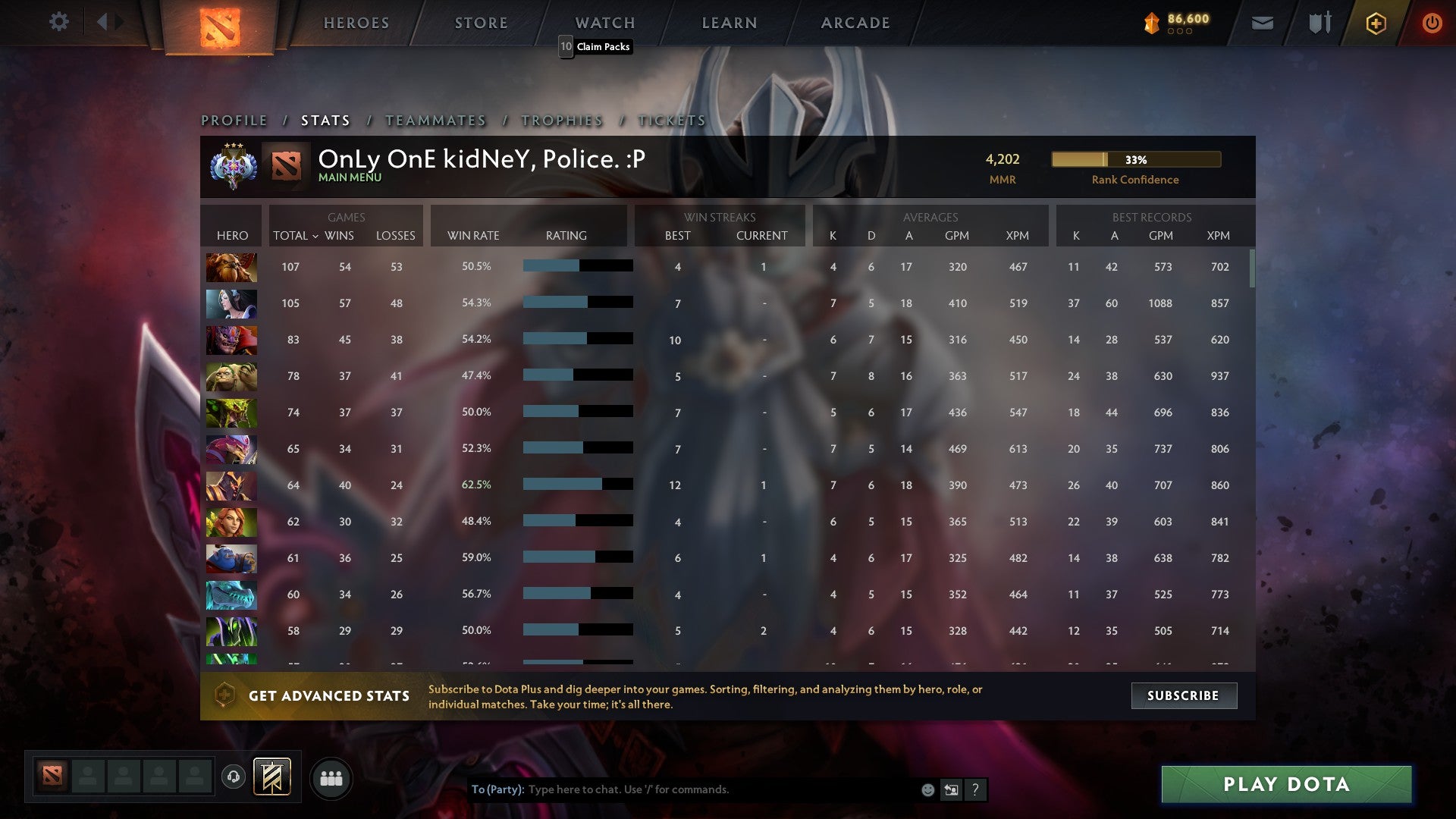This screenshot has width=1456, height=819.
Task: Switch to the TEAMMATES tab
Action: (x=435, y=120)
